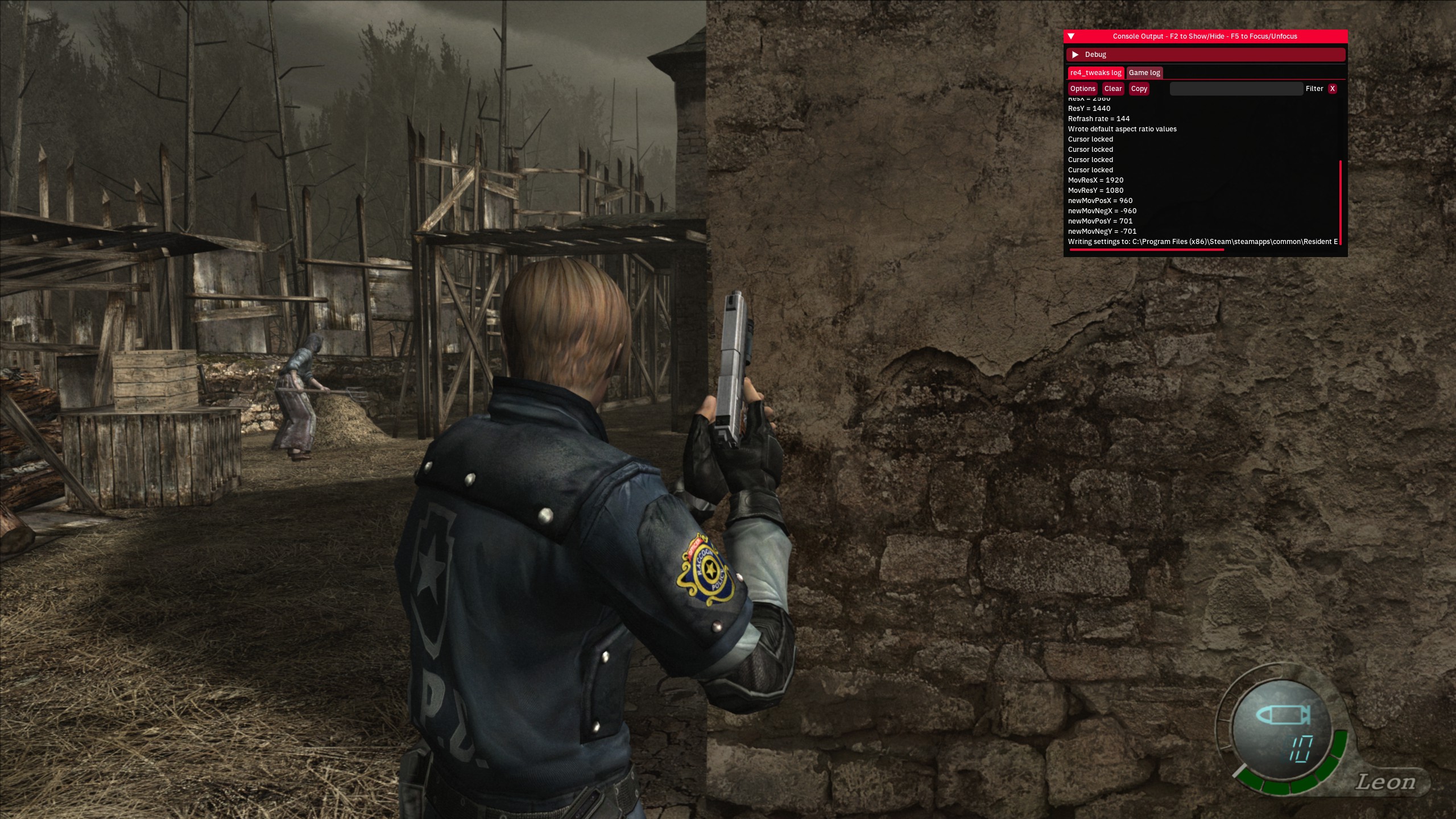Switch to the Game log tab
The width and height of the screenshot is (1456, 819).
click(x=1144, y=73)
